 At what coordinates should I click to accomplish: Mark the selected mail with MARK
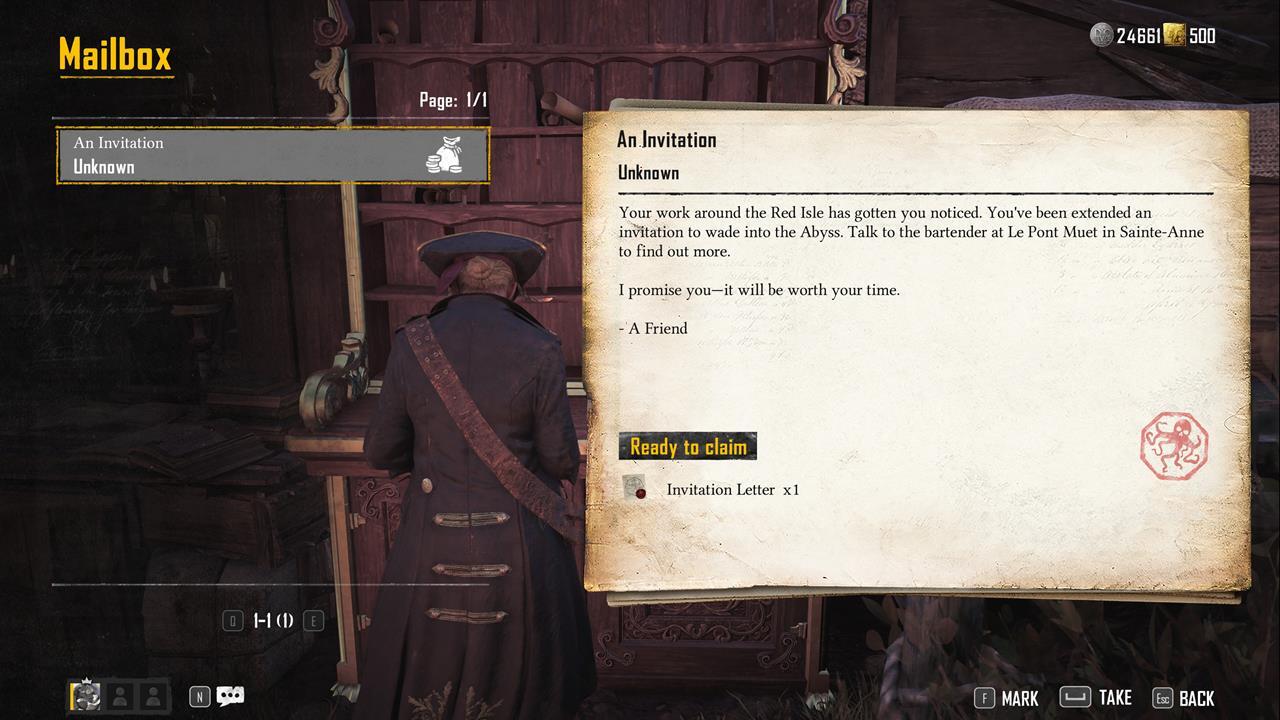click(1007, 698)
